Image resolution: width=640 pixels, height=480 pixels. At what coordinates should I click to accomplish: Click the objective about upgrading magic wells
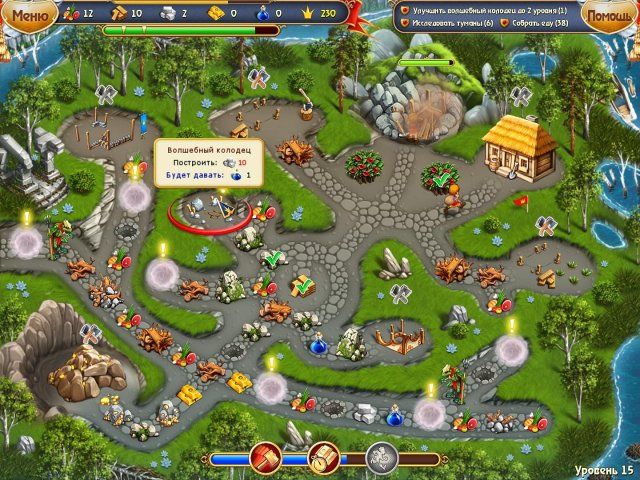(x=486, y=10)
